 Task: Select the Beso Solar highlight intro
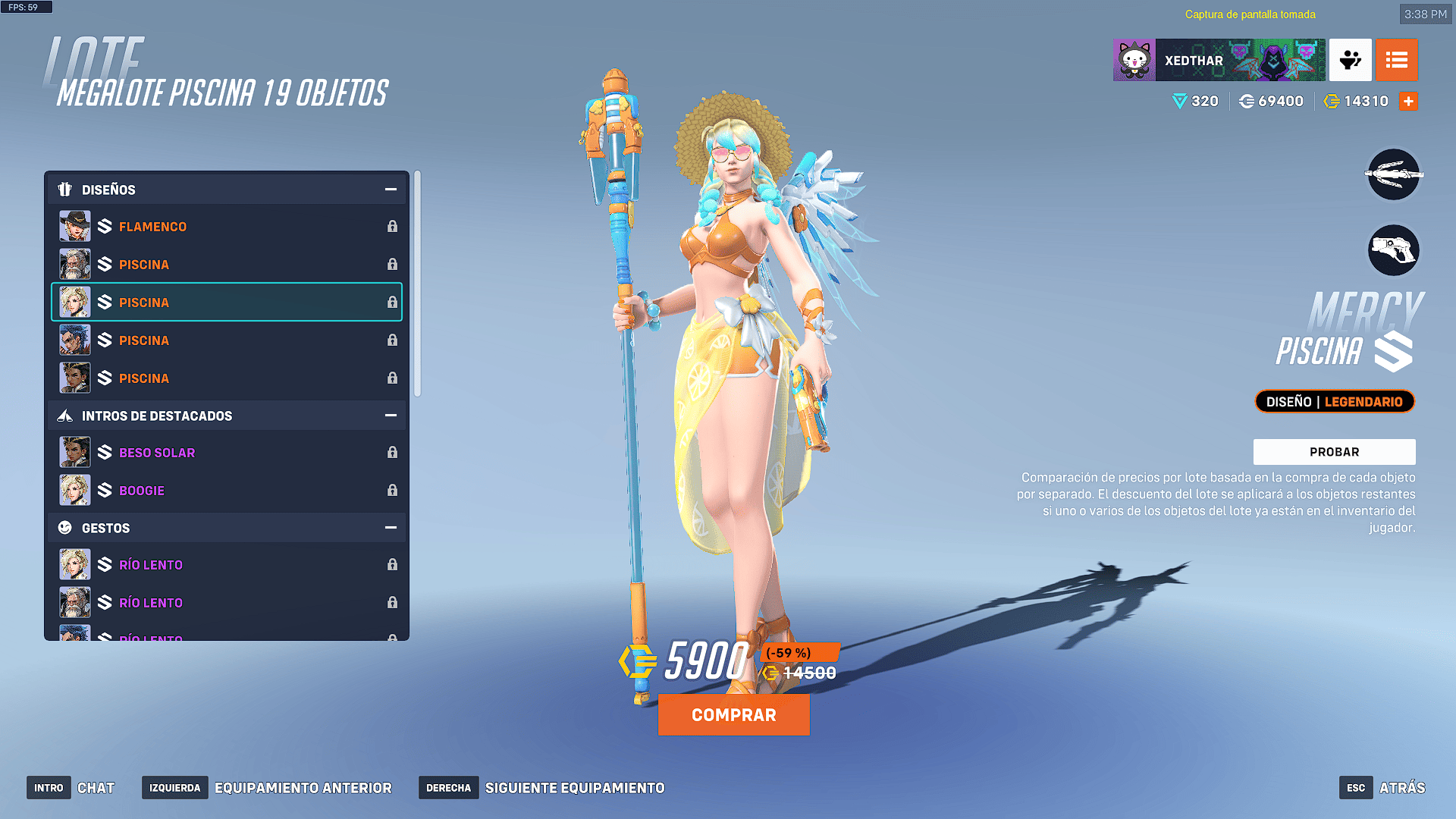[227, 453]
